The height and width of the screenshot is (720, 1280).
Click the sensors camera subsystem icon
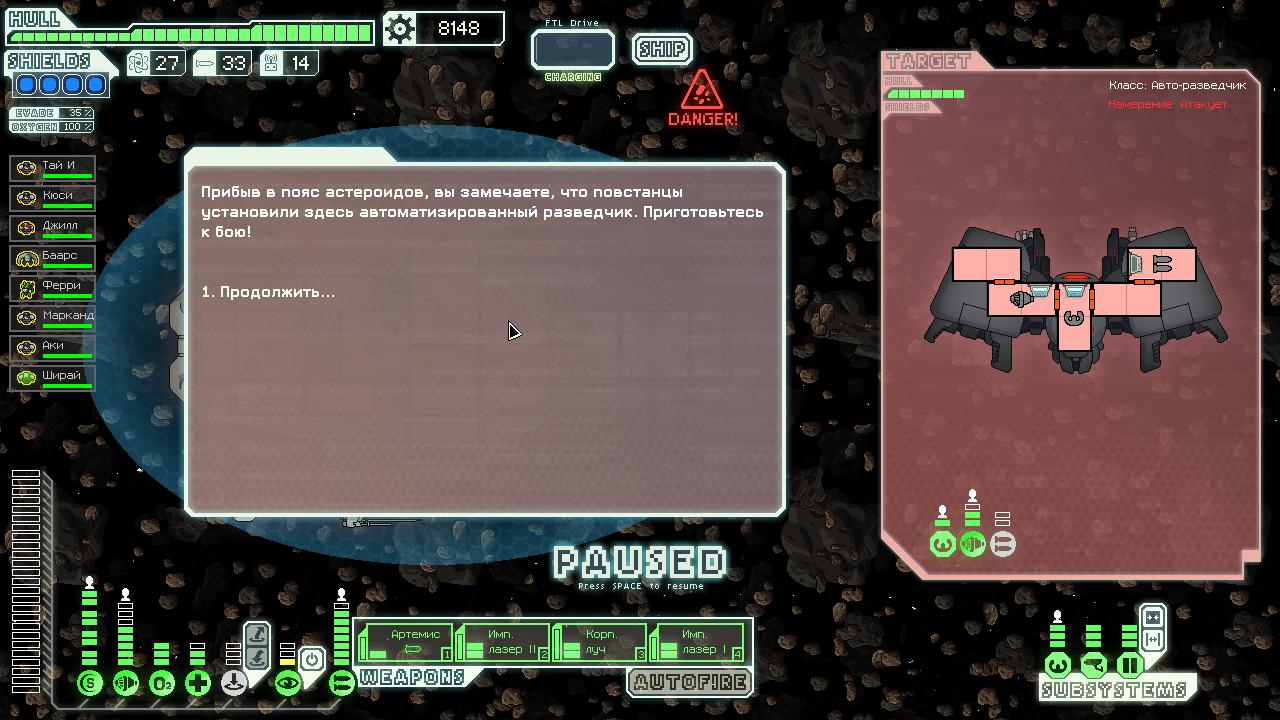(1094, 665)
